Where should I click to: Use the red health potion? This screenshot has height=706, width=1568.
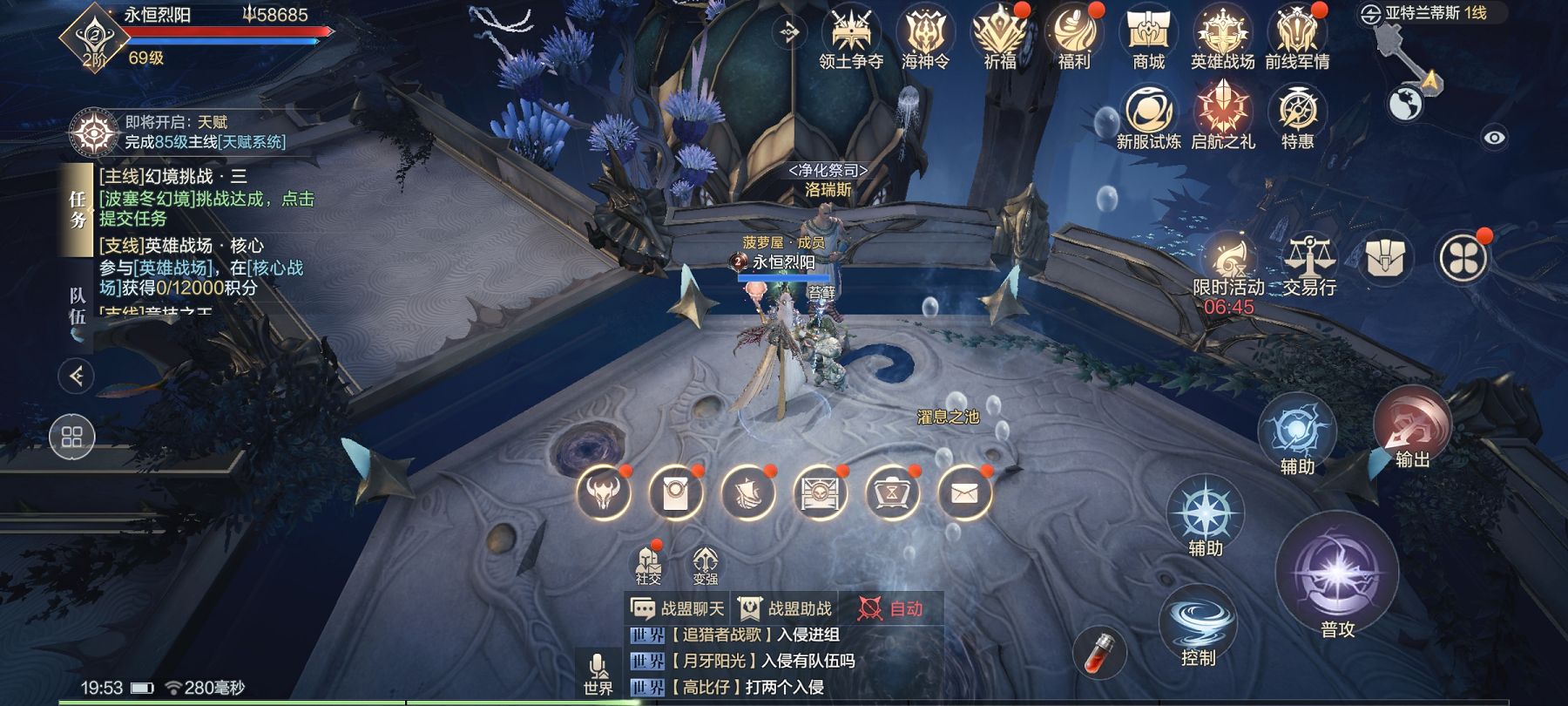[1099, 651]
